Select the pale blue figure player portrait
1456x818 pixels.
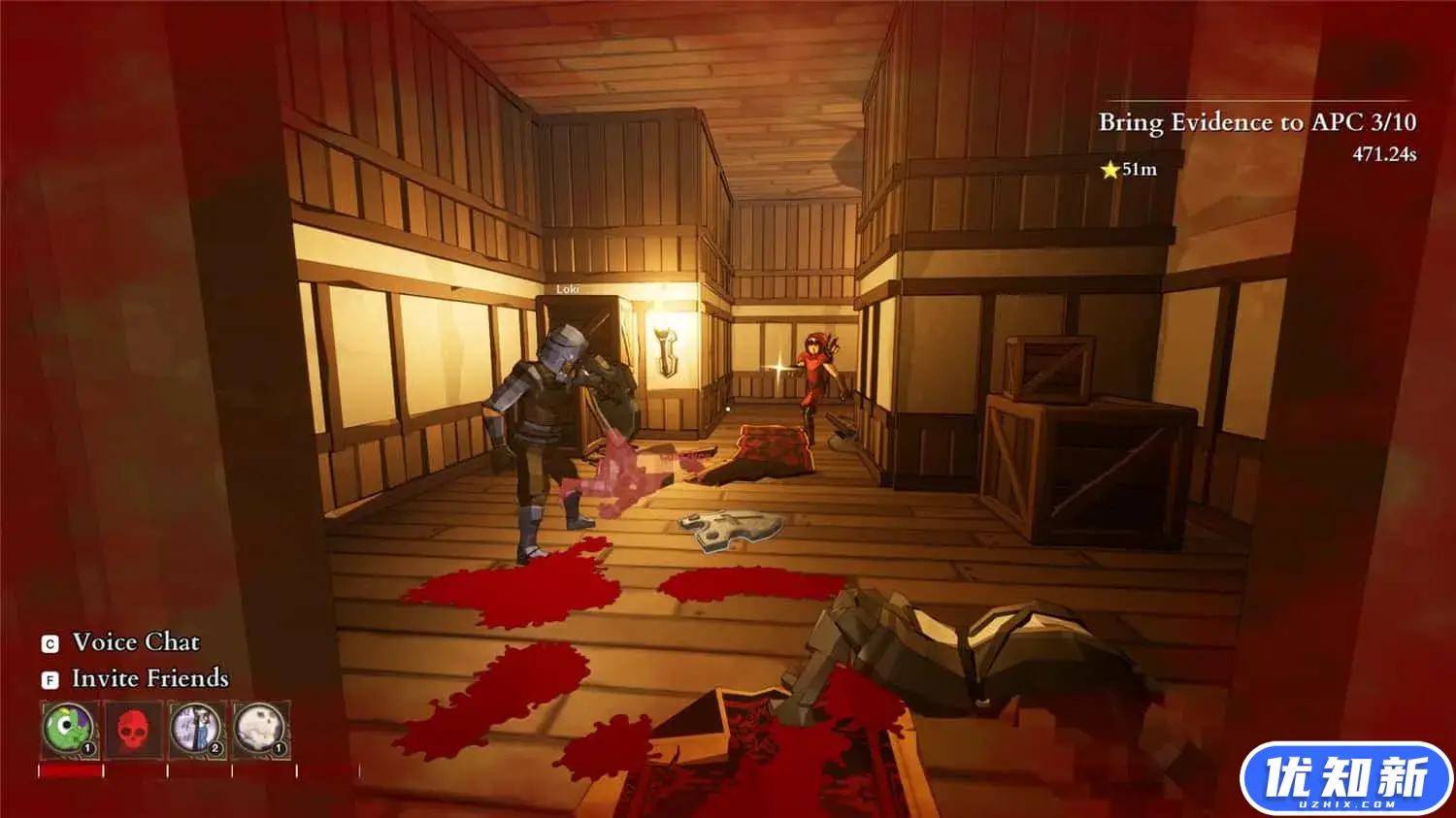pyautogui.click(x=197, y=729)
